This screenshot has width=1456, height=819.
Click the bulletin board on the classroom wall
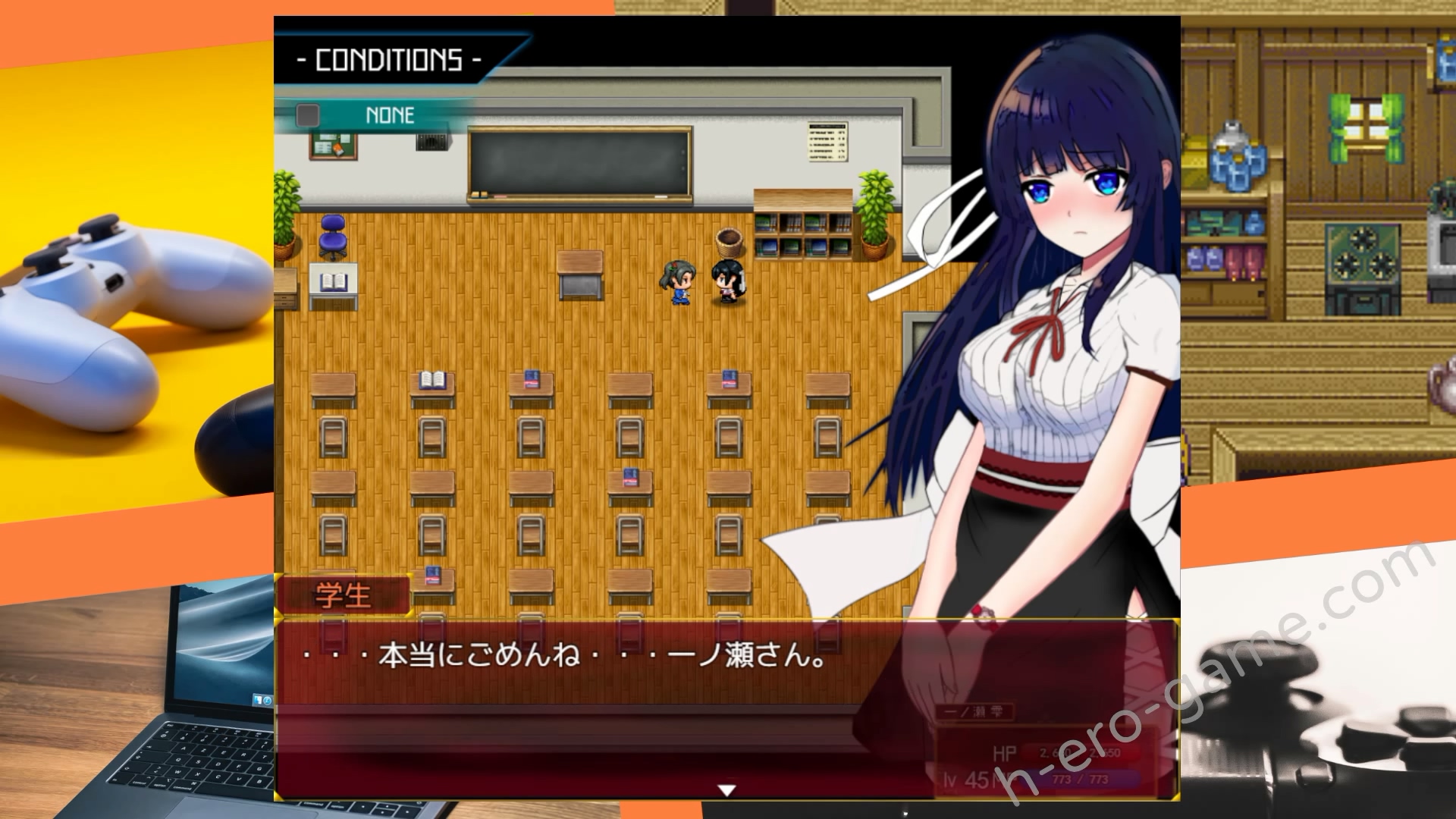coord(333,144)
